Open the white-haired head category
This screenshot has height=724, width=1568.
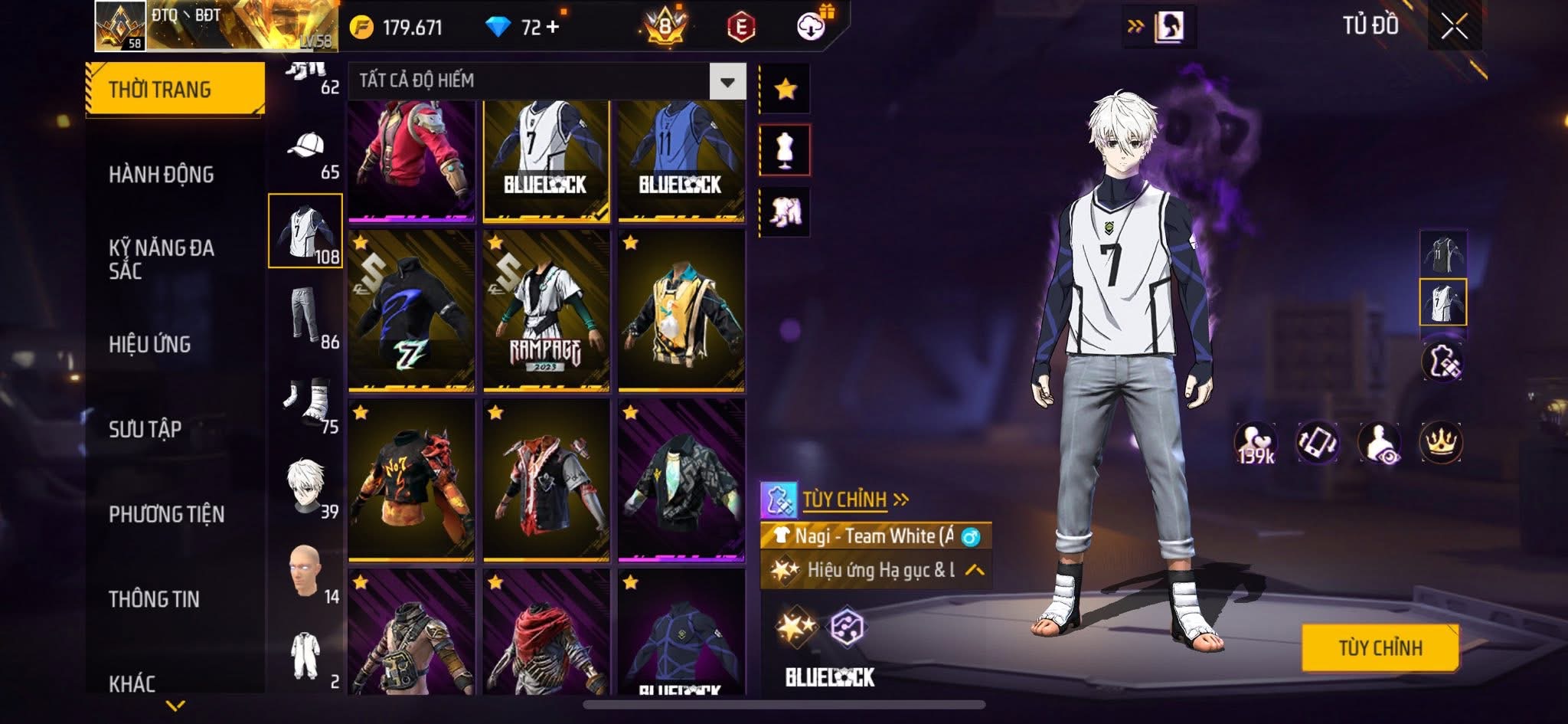click(305, 486)
